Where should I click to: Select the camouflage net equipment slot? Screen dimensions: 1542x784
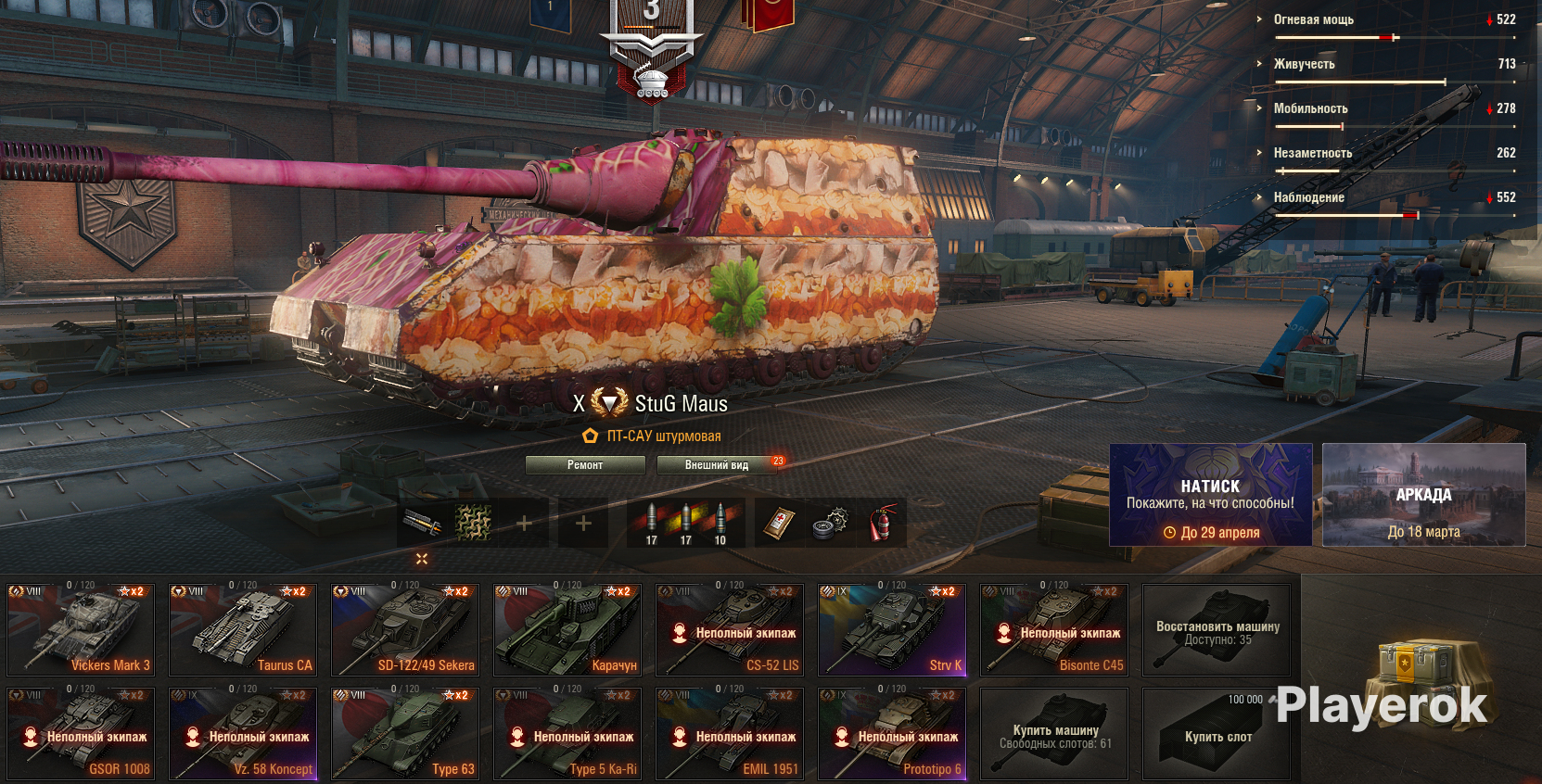pos(473,524)
